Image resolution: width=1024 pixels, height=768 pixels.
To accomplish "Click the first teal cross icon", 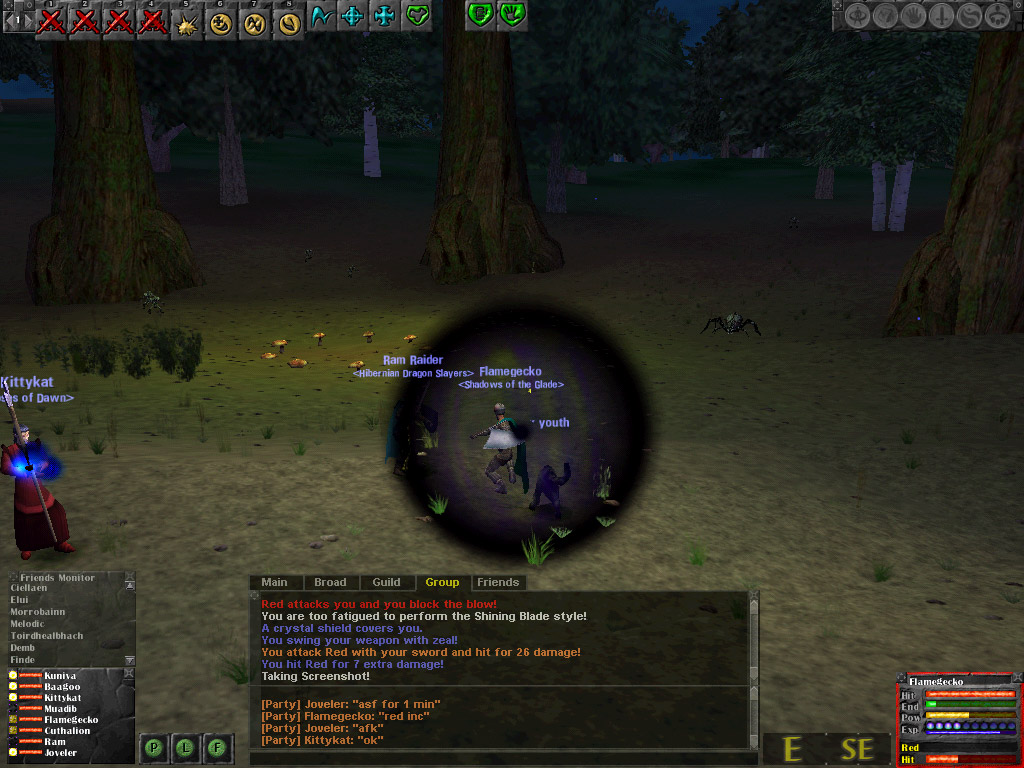I will click(x=352, y=16).
